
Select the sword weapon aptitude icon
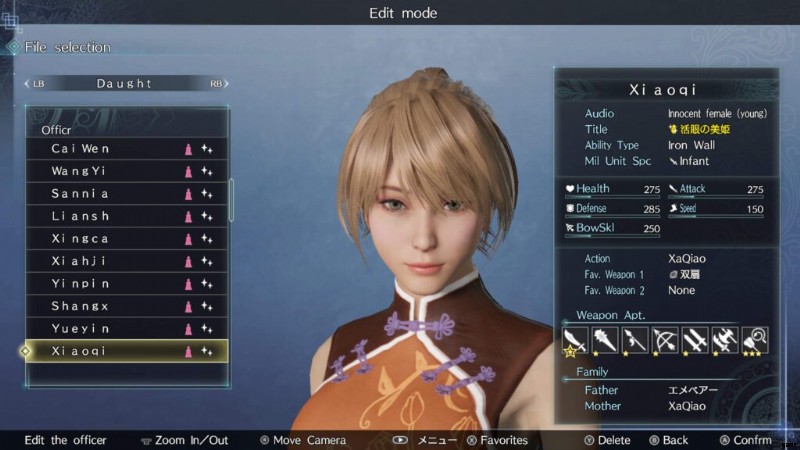pos(575,340)
